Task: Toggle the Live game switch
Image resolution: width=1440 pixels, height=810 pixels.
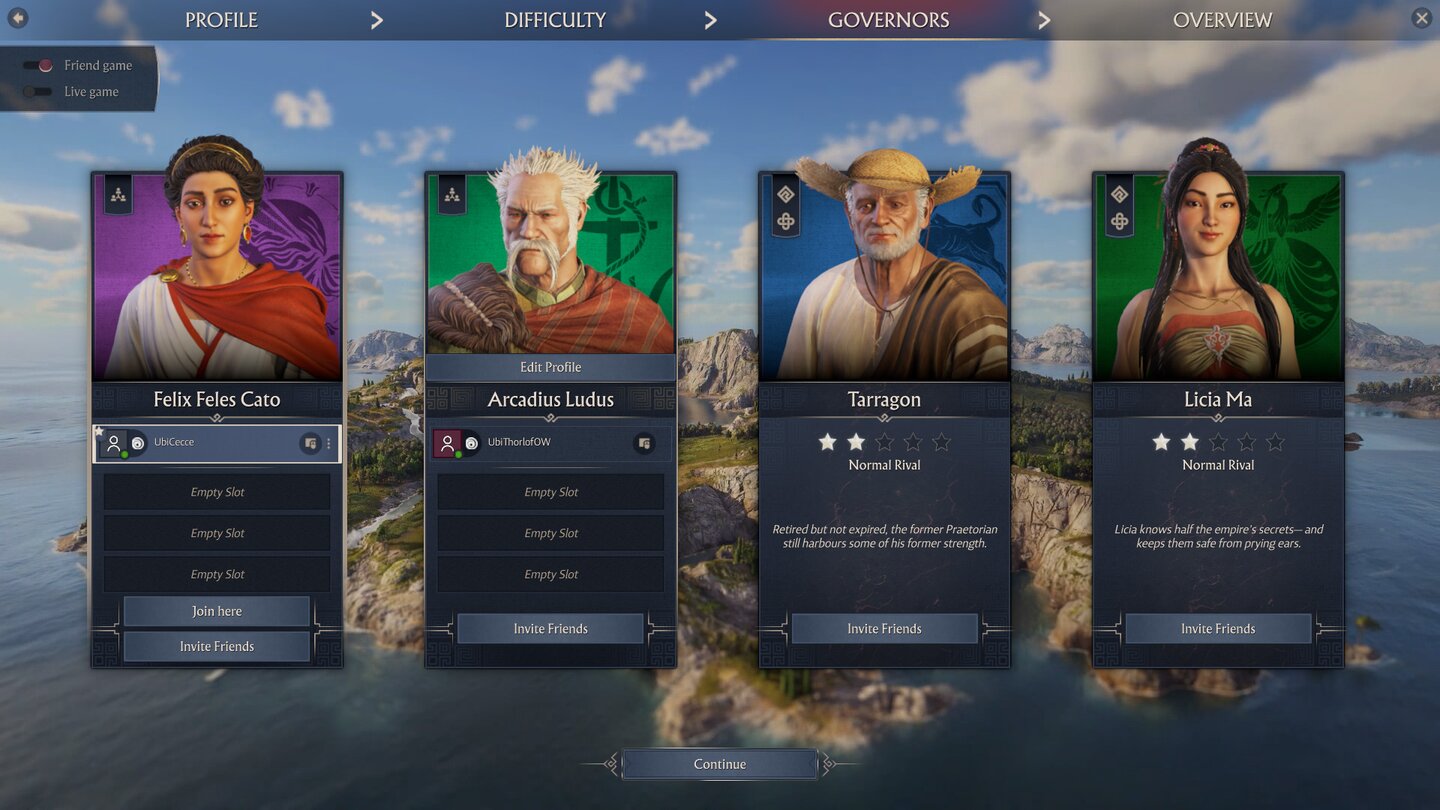Action: point(39,92)
